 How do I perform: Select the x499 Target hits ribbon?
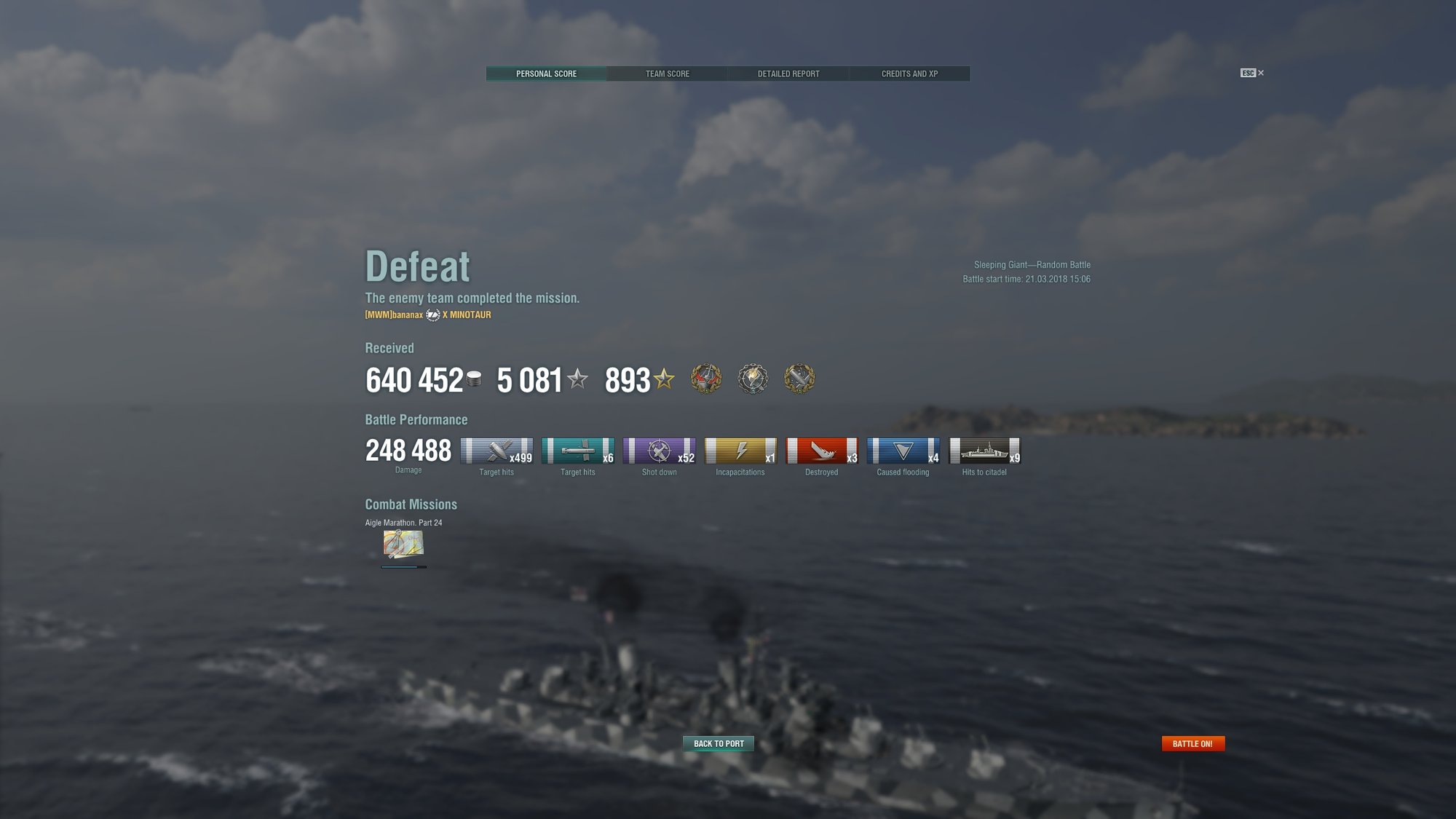point(496,451)
